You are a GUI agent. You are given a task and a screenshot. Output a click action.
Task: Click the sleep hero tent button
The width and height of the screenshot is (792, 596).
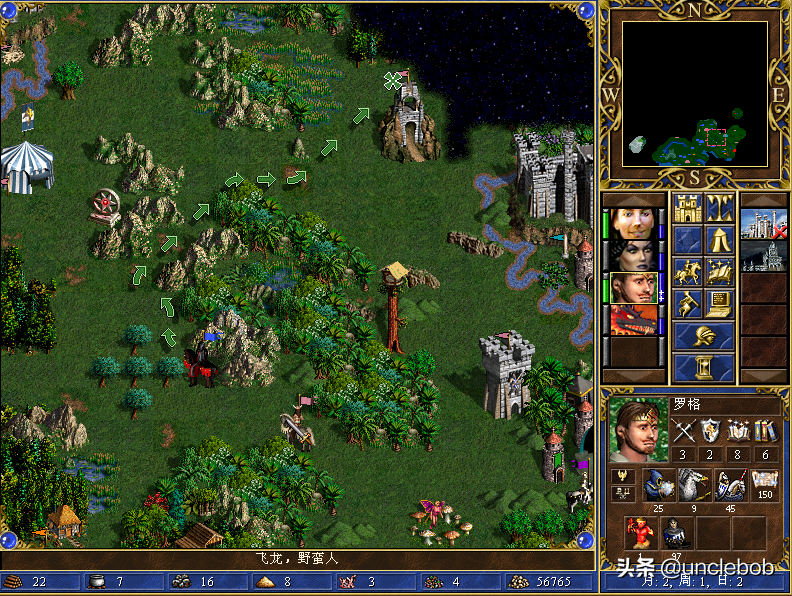(720, 240)
